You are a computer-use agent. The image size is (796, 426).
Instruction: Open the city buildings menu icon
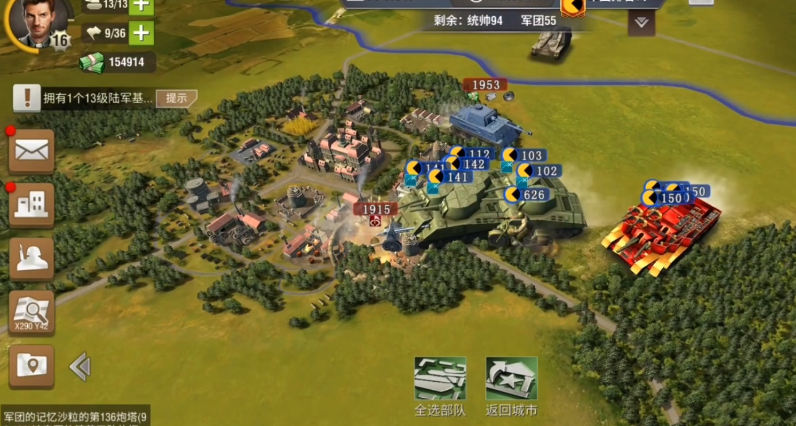click(31, 205)
